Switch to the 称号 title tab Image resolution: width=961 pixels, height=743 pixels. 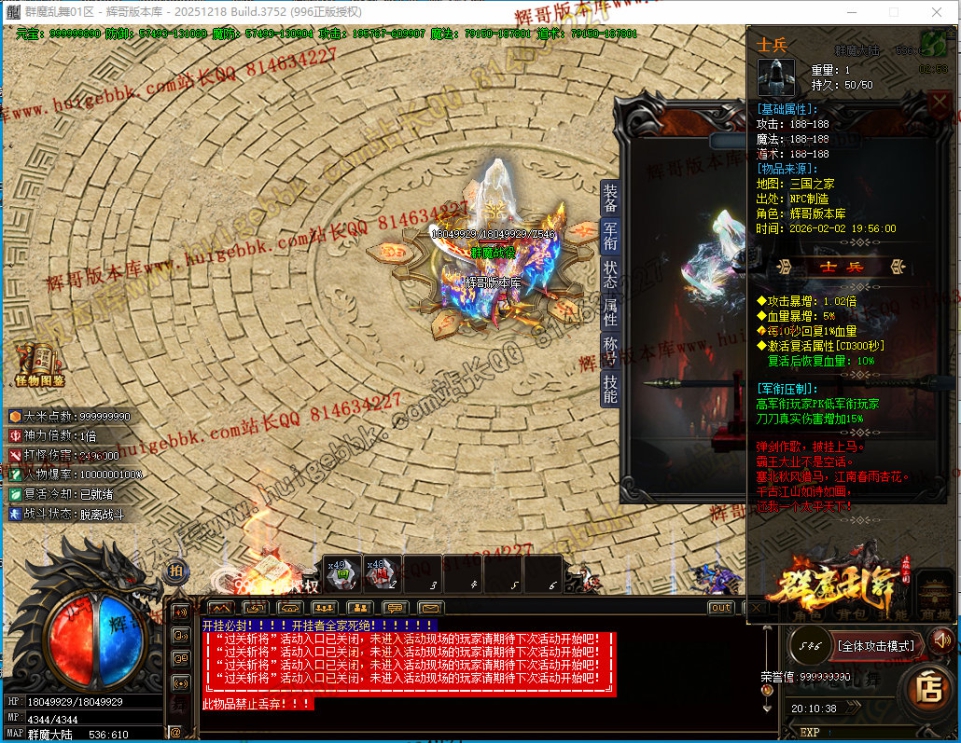610,351
